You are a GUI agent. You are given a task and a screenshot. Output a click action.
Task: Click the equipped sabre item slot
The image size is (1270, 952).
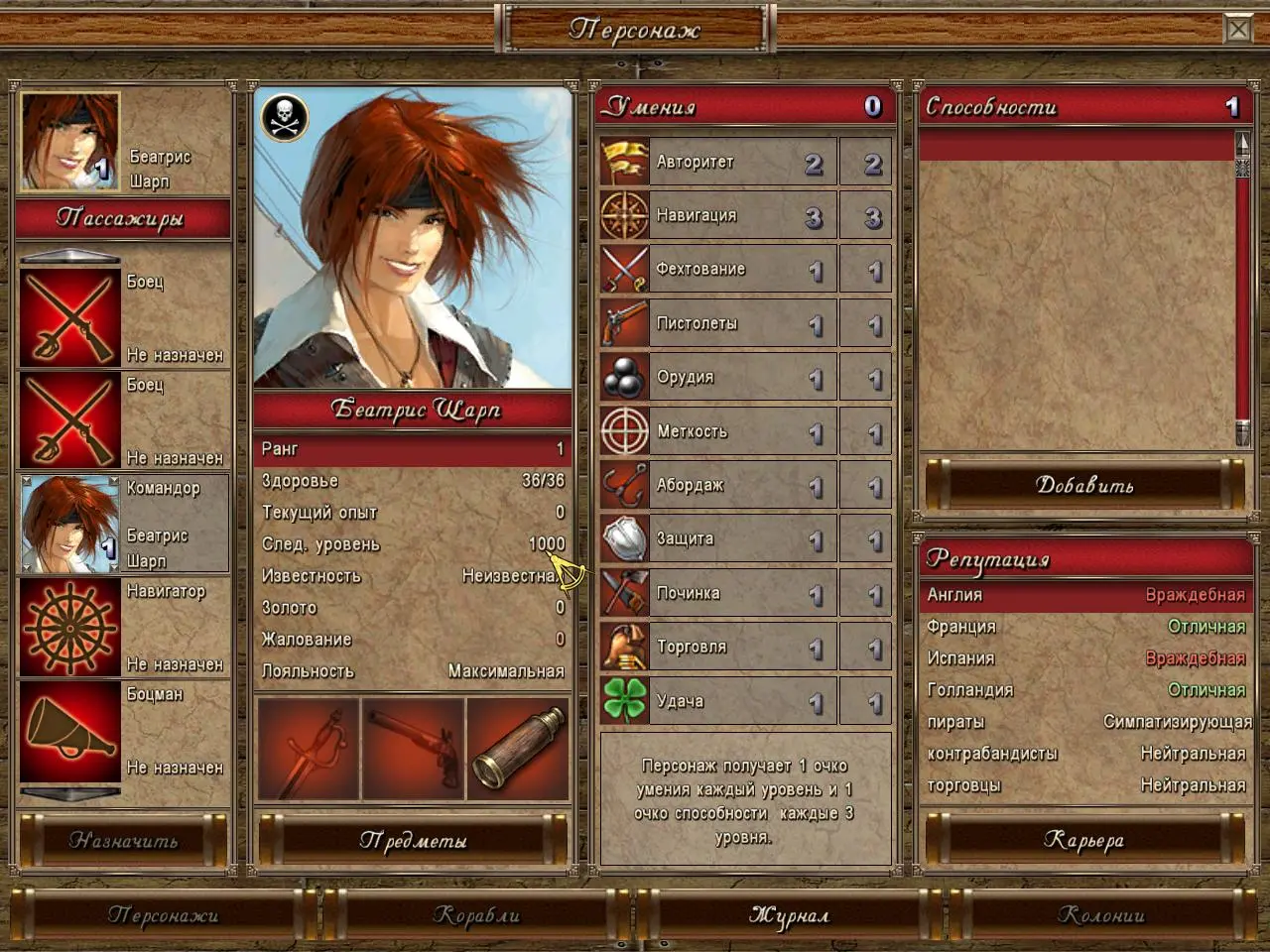point(308,749)
